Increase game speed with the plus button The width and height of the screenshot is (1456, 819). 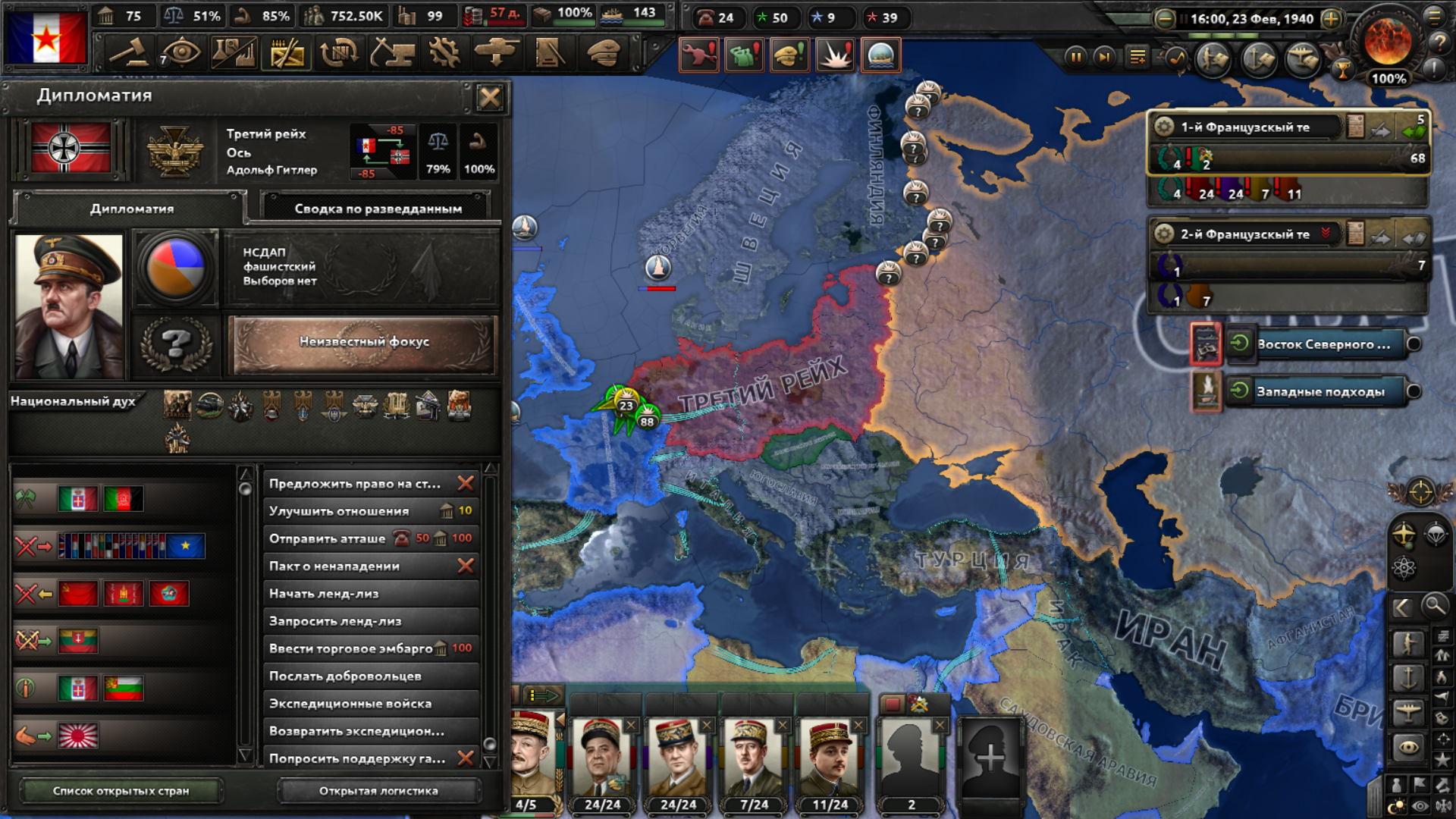click(x=1331, y=19)
